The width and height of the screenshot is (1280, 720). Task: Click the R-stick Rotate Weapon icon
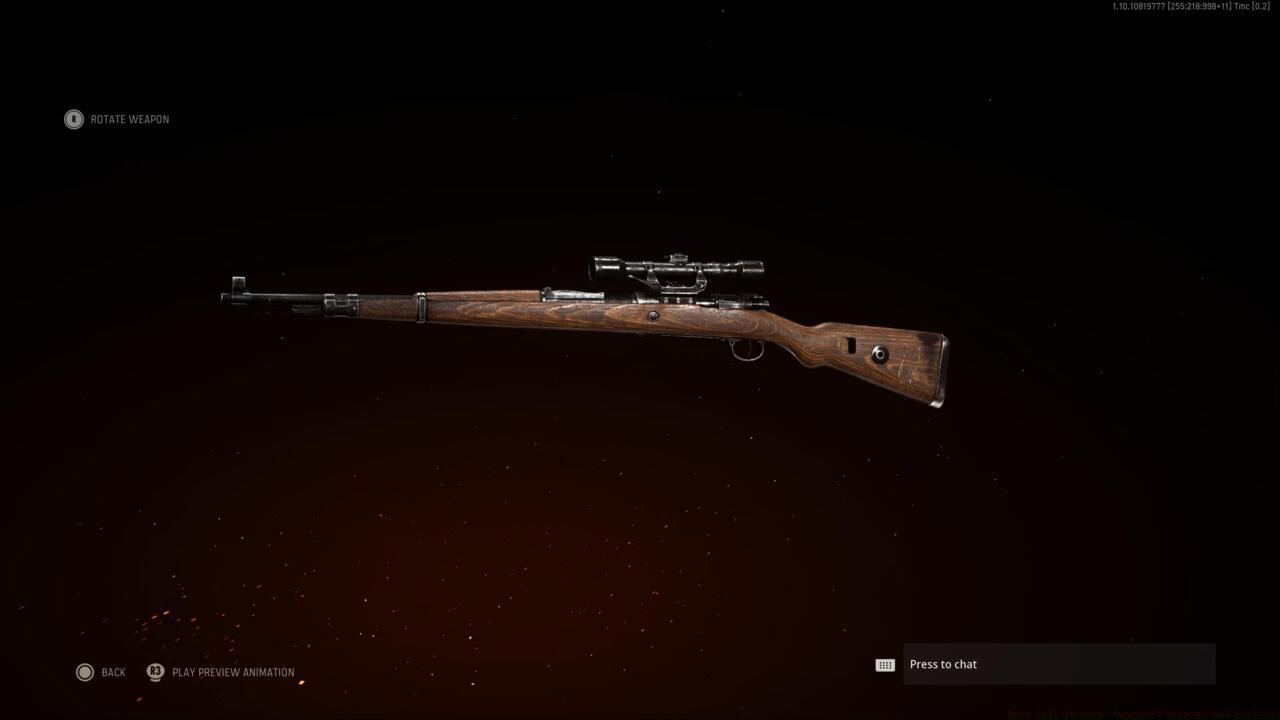(72, 119)
